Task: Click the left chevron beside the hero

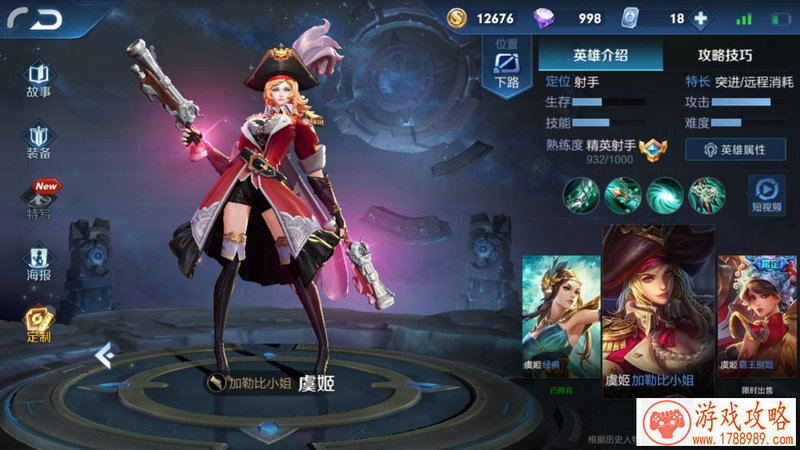Action: click(102, 354)
